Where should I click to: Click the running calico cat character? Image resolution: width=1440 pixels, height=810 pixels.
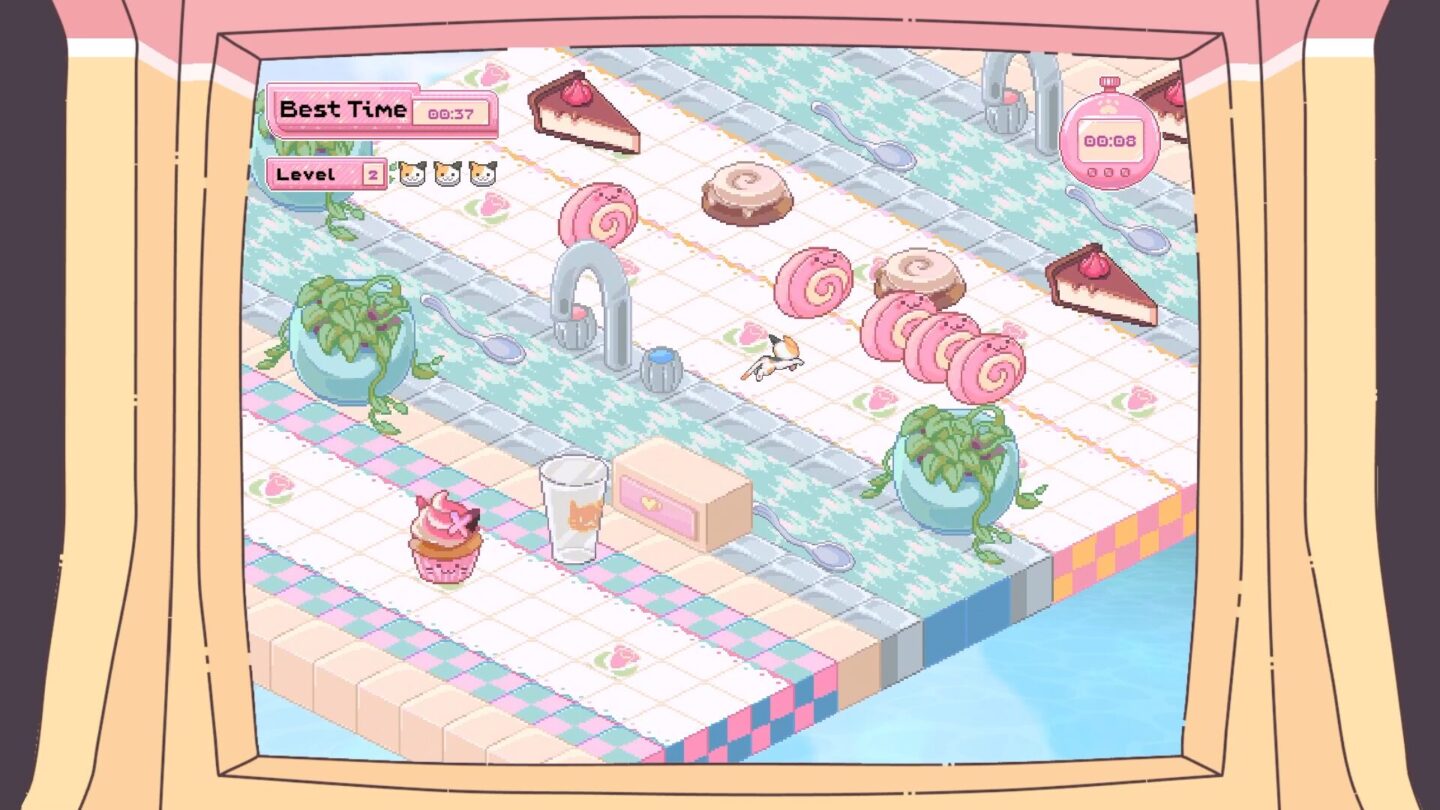[x=775, y=355]
